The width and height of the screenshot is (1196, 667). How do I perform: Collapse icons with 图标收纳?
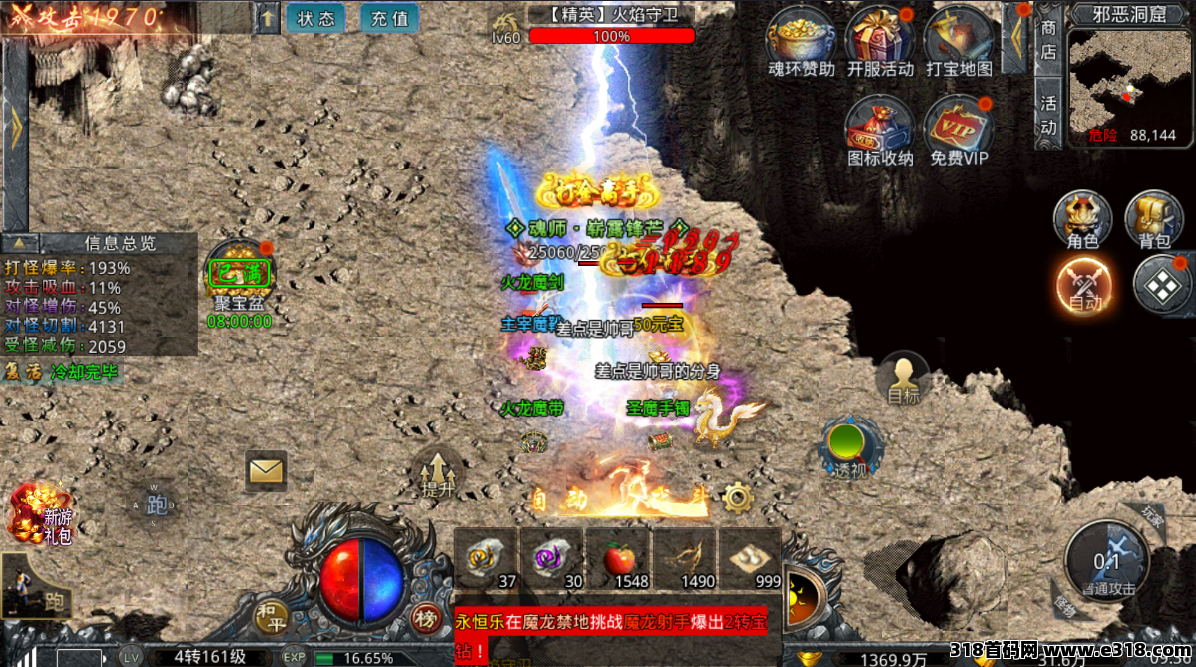880,130
